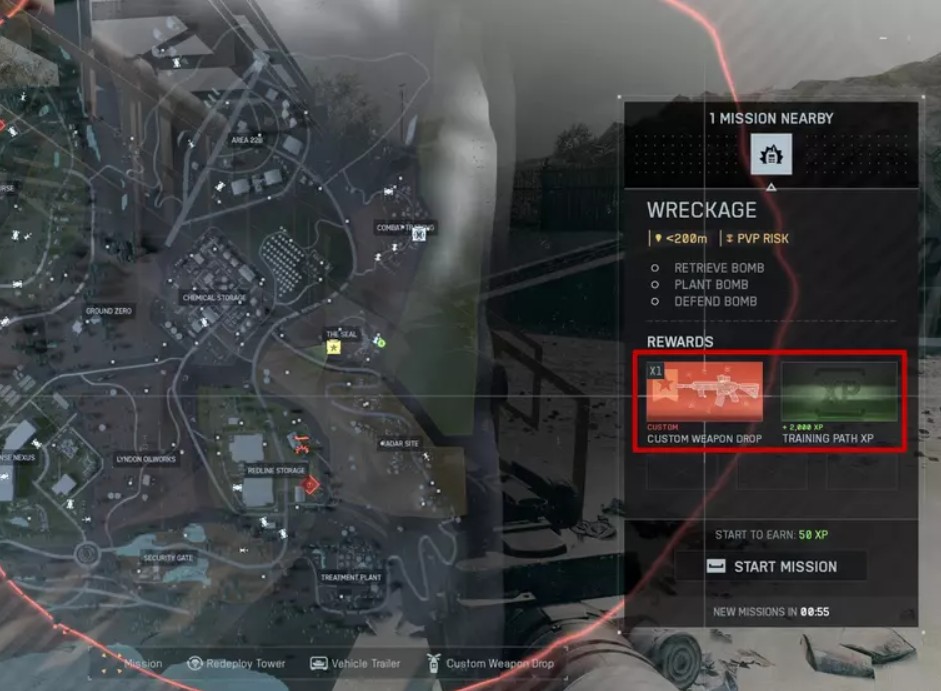Click the Treatment Plant location label
Screen dimensions: 941x691
click(351, 578)
